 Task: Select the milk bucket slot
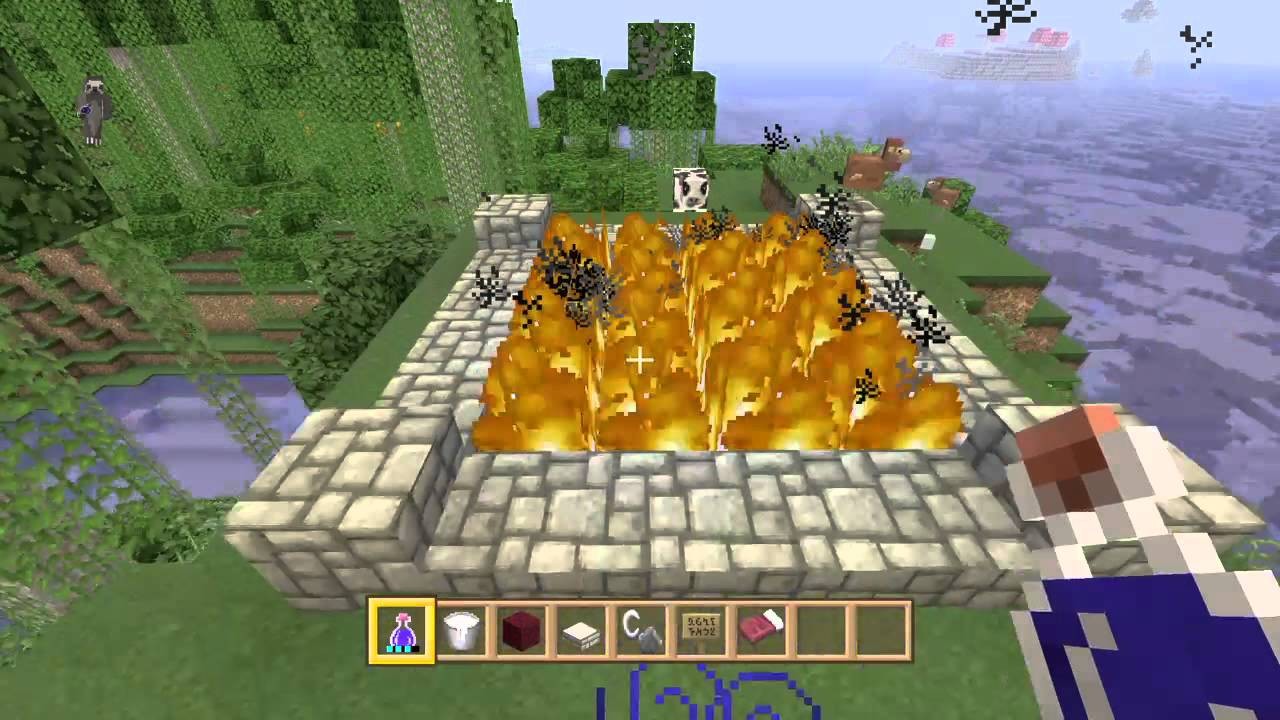[462, 631]
